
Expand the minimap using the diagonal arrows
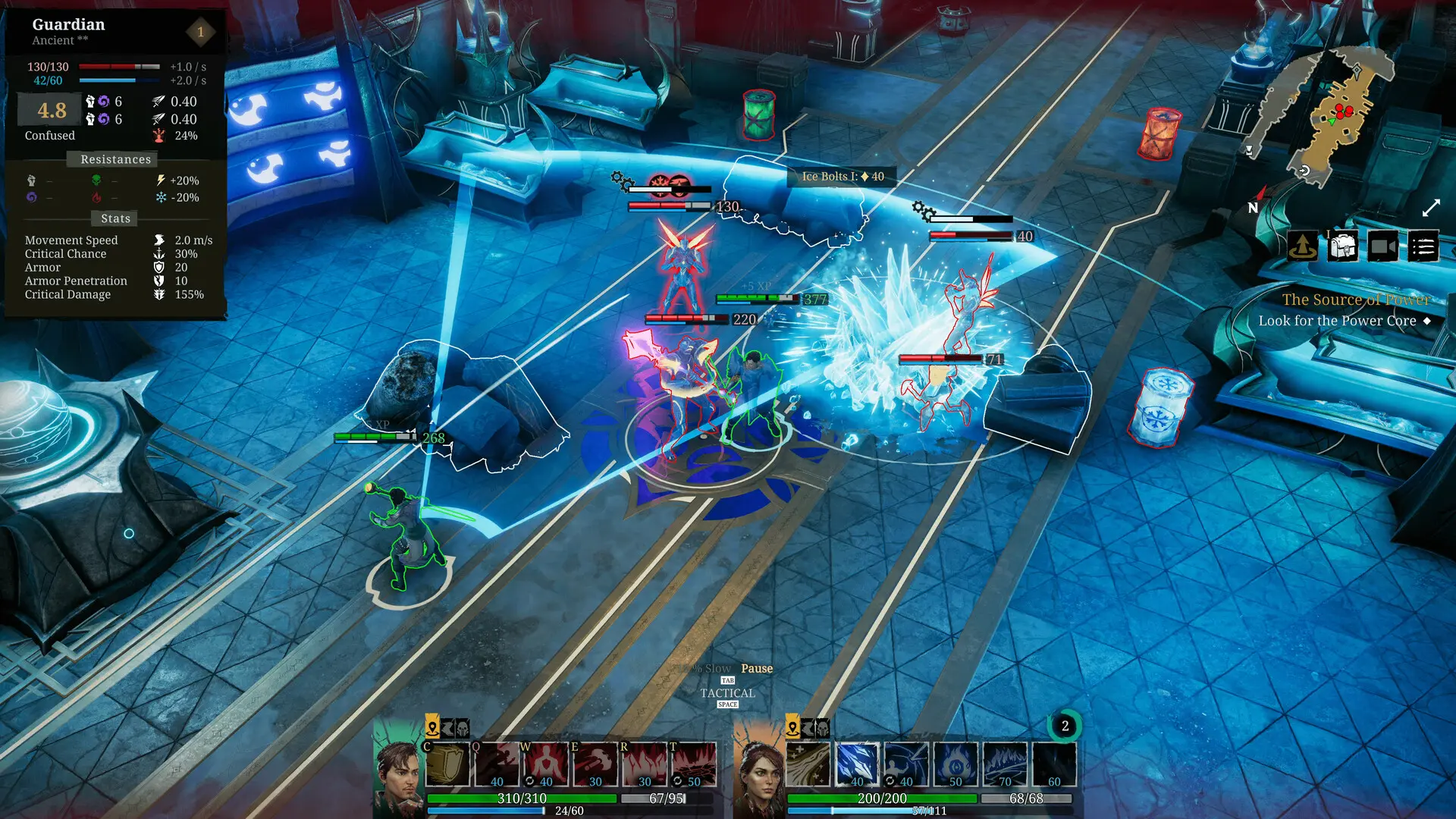(x=1431, y=206)
